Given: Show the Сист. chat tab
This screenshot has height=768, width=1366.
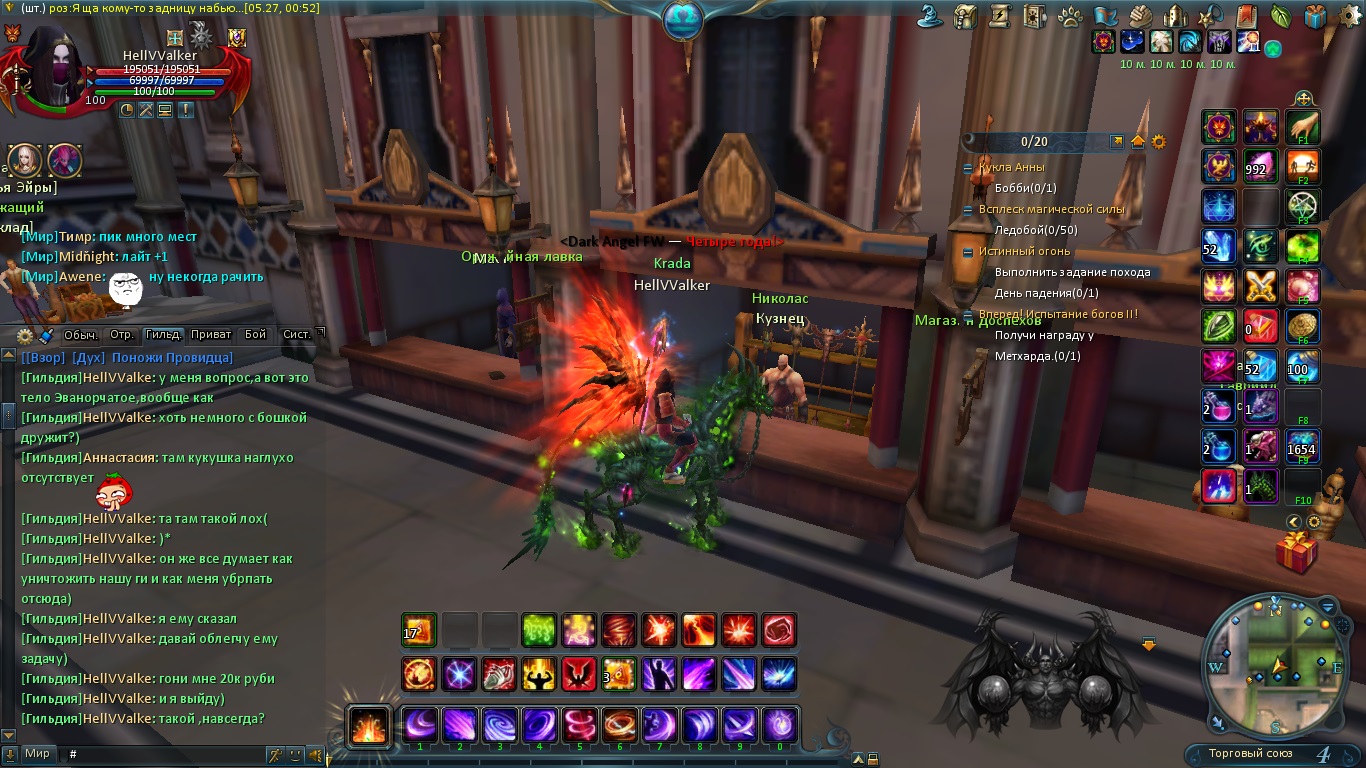Looking at the screenshot, I should (x=298, y=335).
